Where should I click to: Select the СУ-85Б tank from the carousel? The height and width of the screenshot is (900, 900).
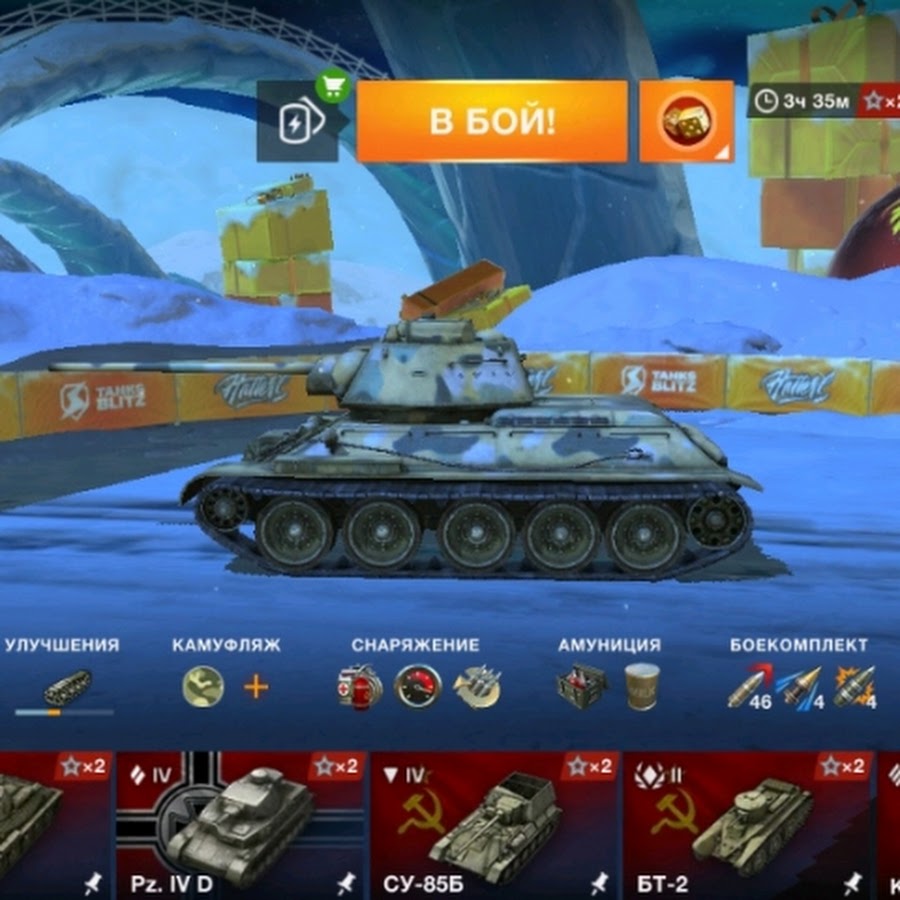(x=493, y=824)
